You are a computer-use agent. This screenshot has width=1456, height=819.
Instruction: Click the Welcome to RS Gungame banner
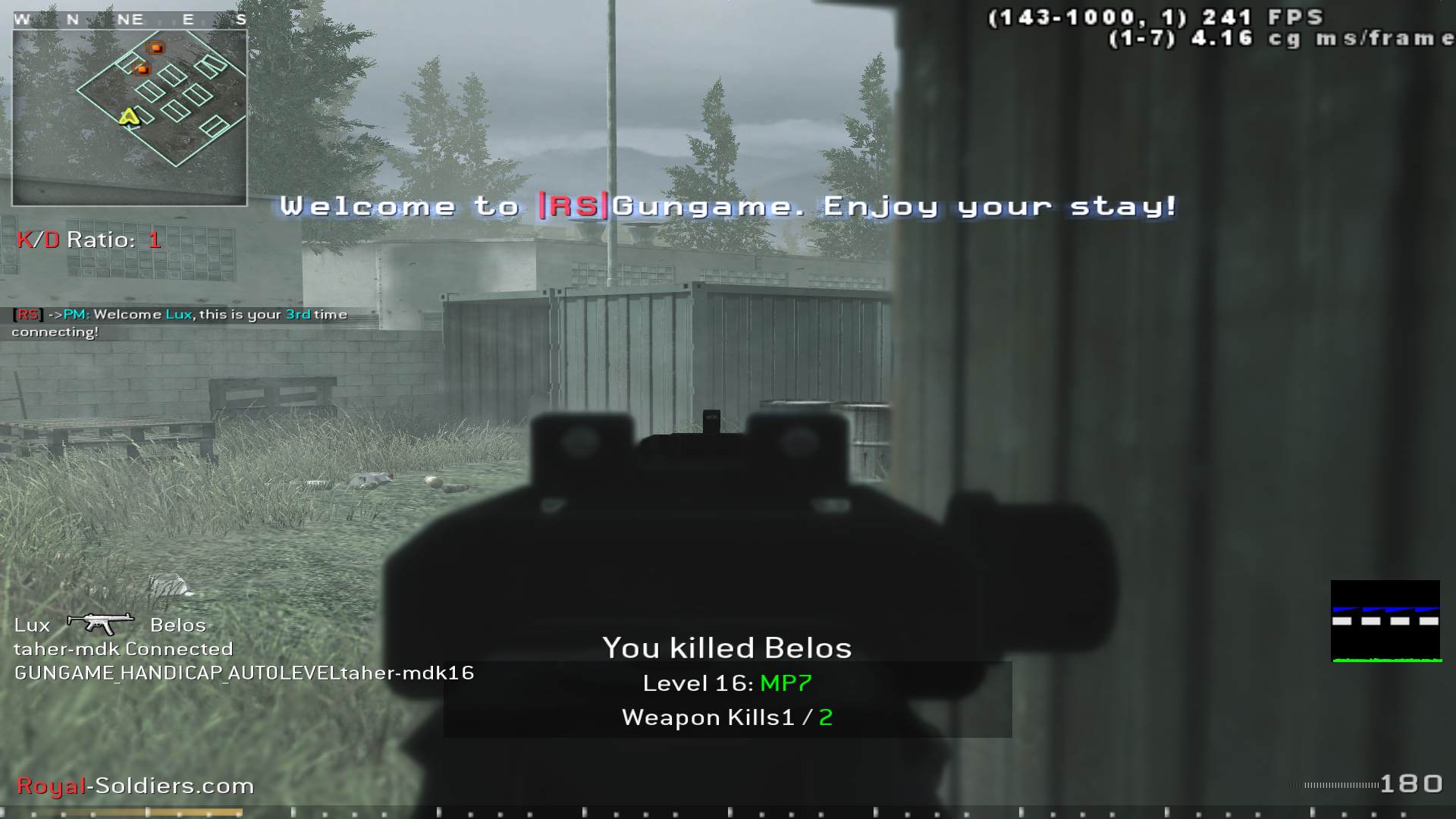(x=728, y=206)
